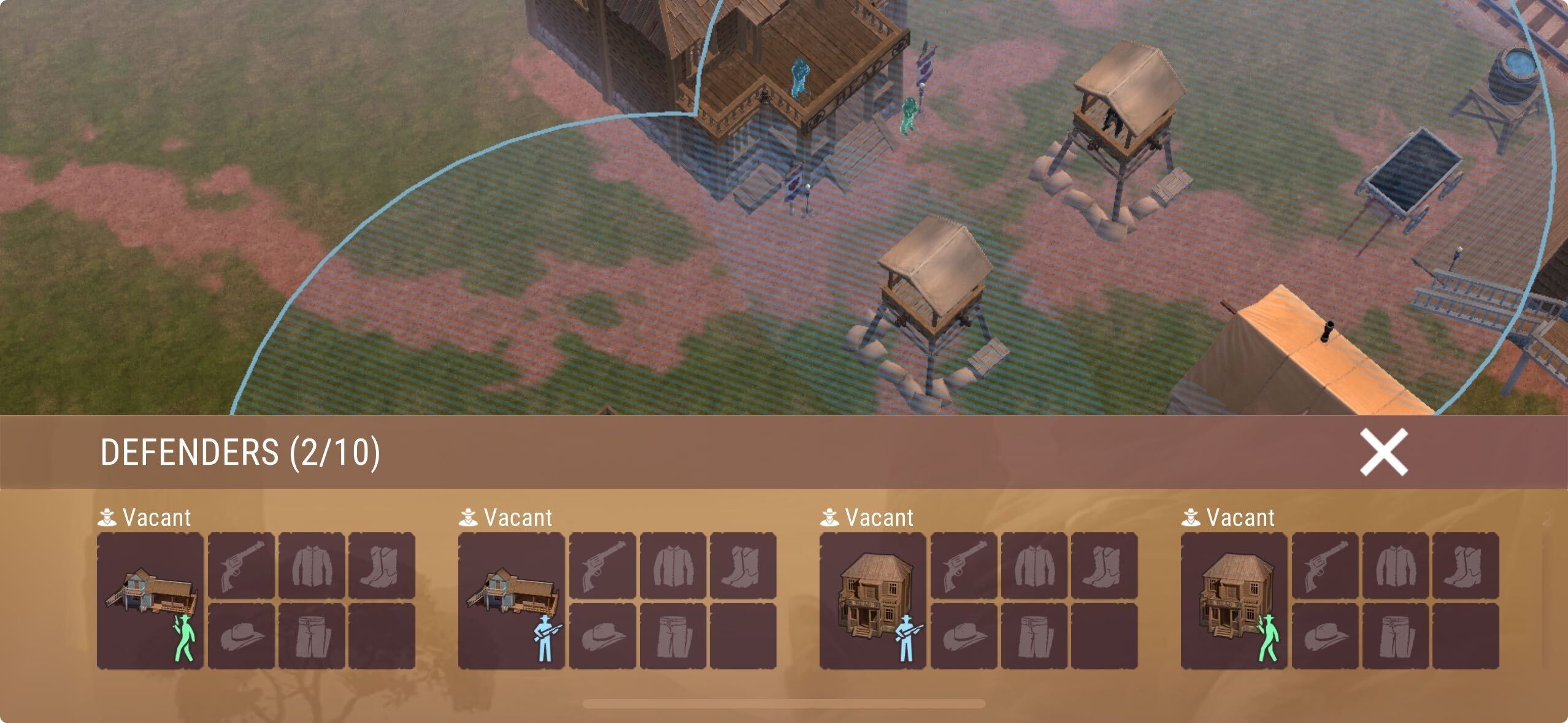Open the wooden saloon slot with green walking figure

[1234, 600]
